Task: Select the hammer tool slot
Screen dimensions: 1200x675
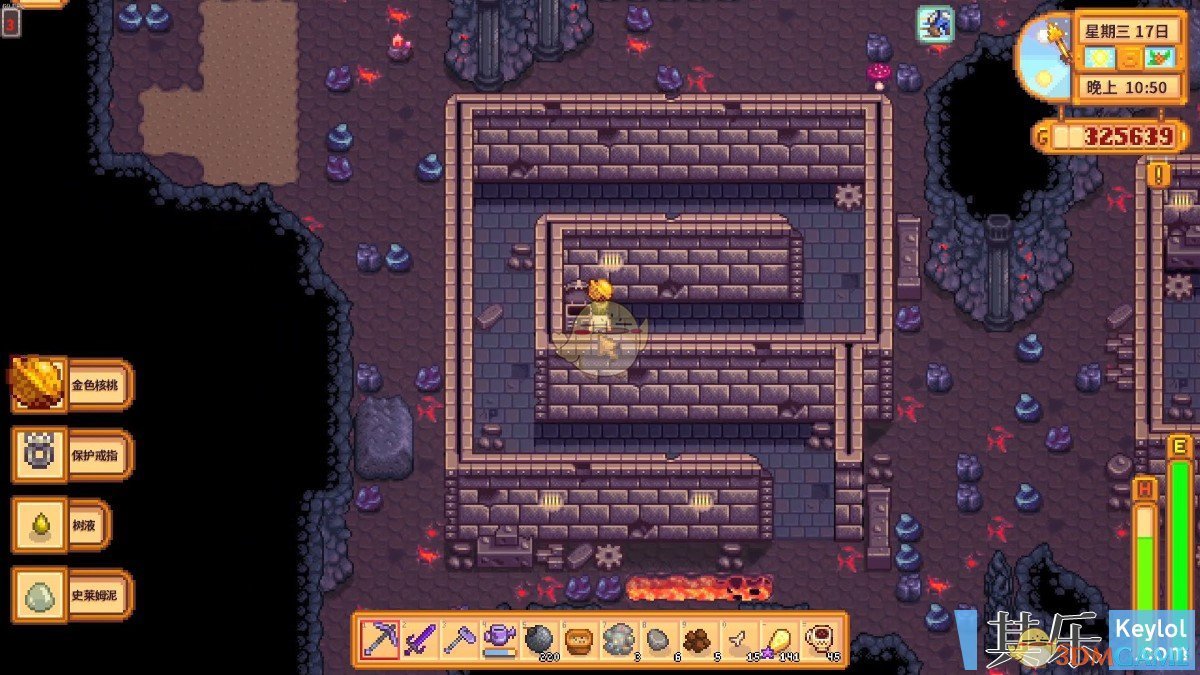Action: pyautogui.click(x=460, y=639)
